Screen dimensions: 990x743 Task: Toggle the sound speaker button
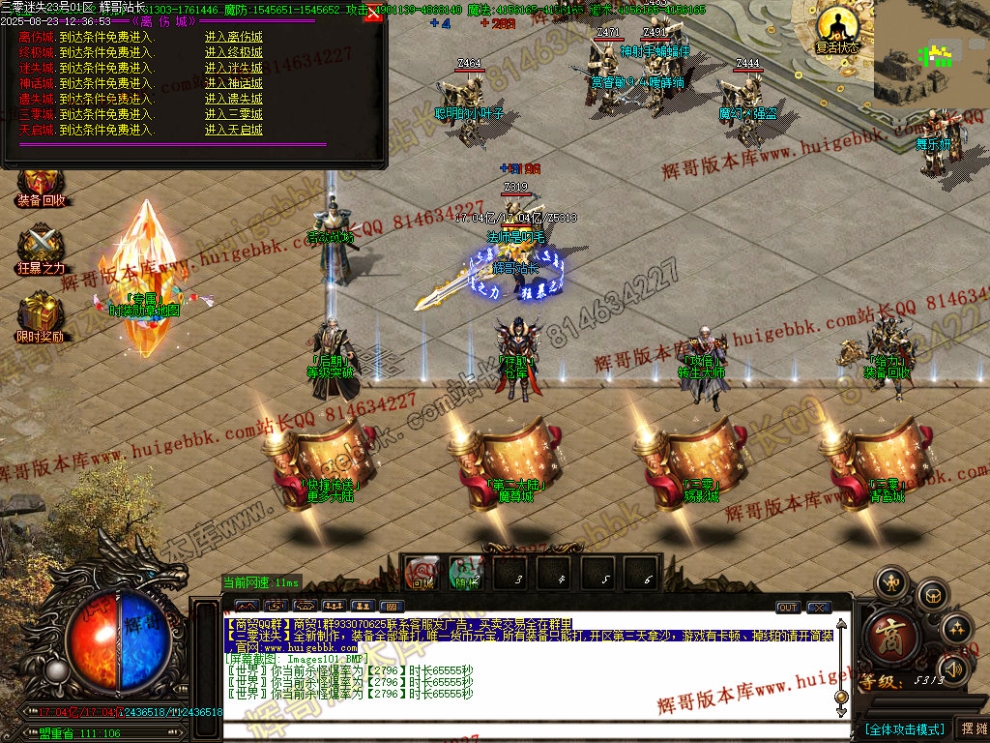click(x=954, y=669)
